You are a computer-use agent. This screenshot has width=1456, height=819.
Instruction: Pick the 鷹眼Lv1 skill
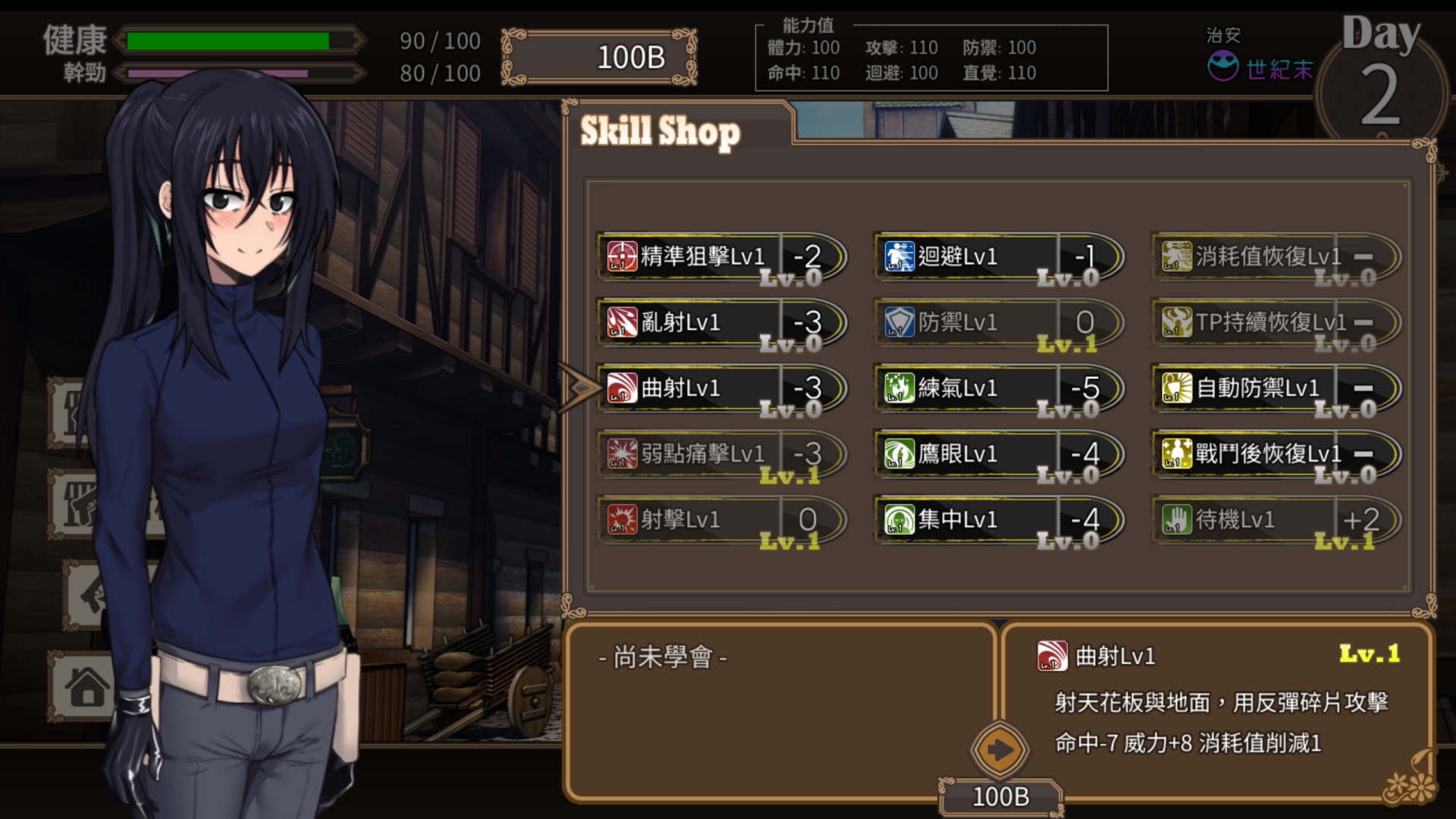[x=997, y=455]
